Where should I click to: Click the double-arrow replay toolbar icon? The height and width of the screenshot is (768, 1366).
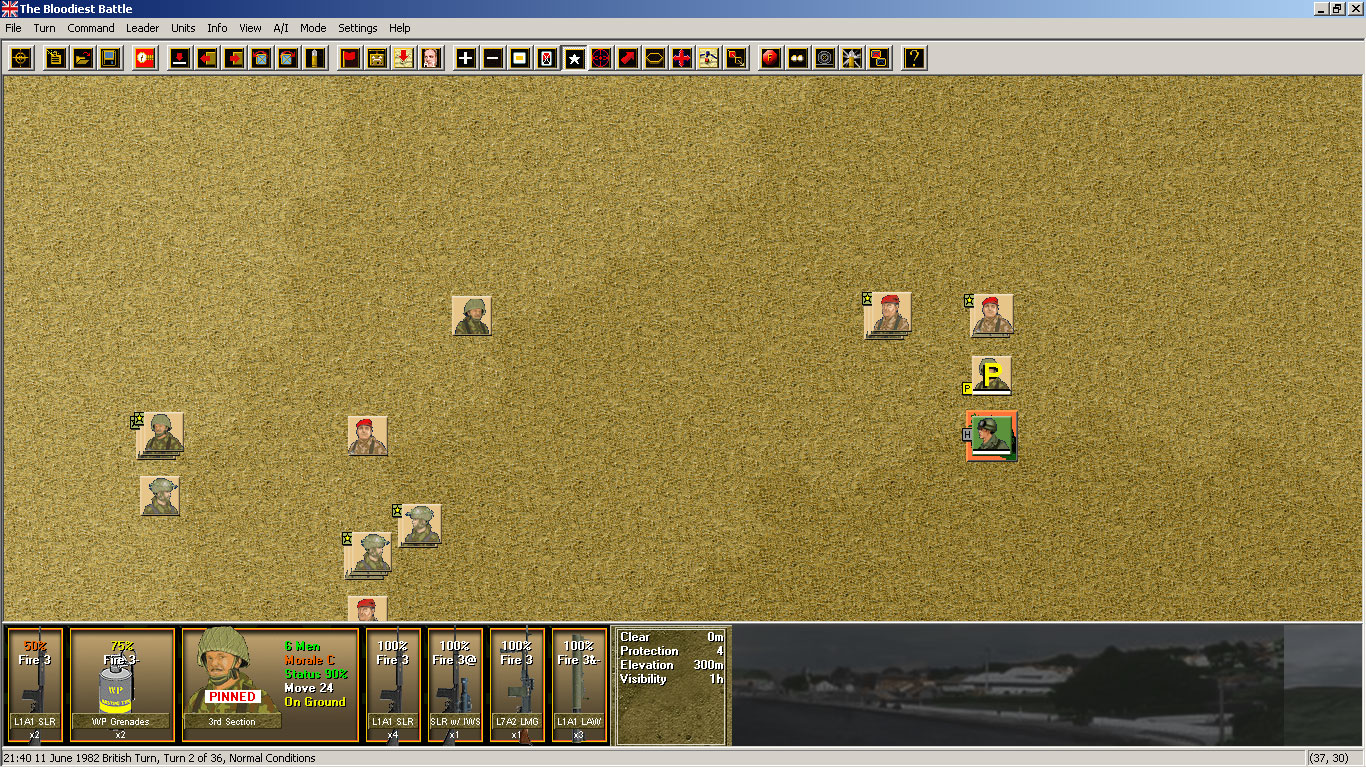point(796,58)
